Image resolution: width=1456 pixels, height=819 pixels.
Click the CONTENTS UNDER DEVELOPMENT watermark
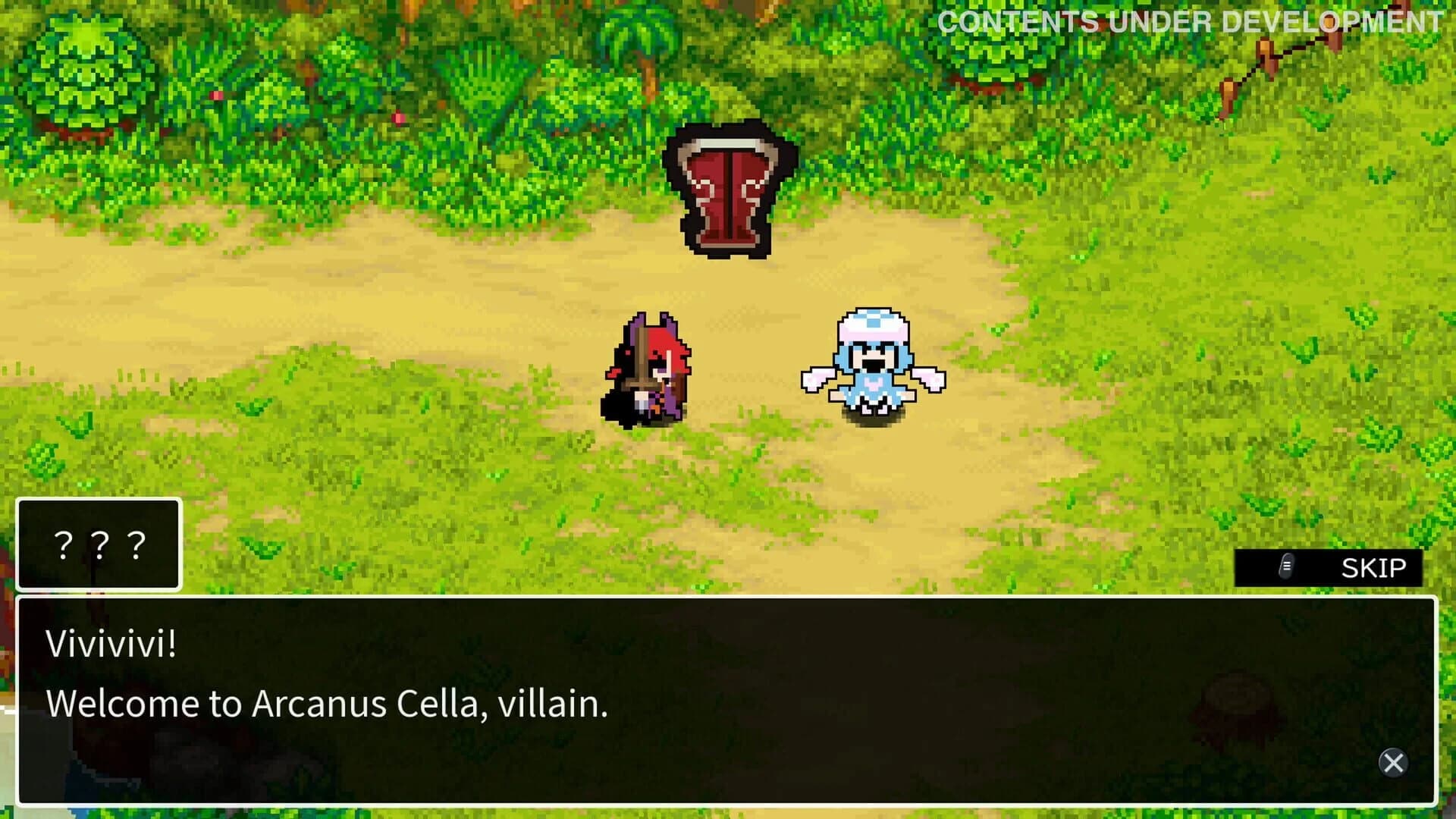1191,20
